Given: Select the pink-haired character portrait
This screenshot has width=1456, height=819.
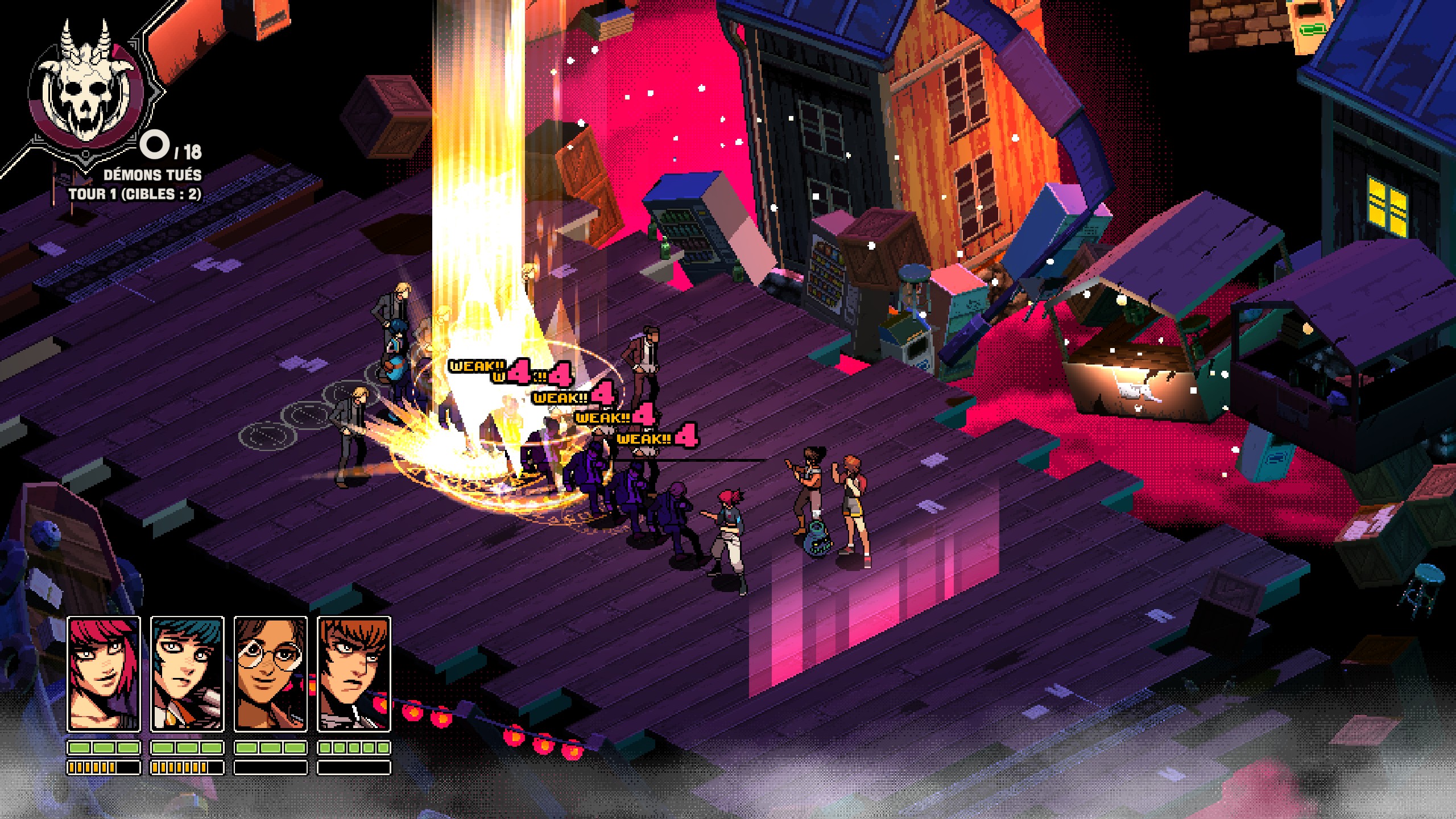Looking at the screenshot, I should coord(104,674).
